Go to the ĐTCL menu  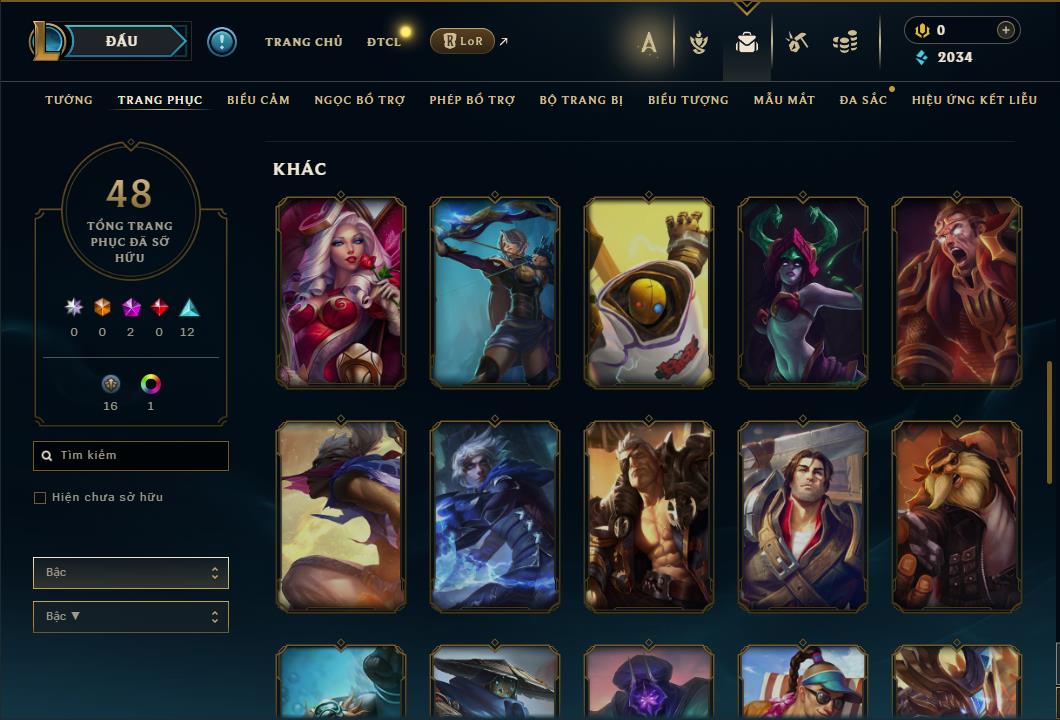(x=383, y=42)
